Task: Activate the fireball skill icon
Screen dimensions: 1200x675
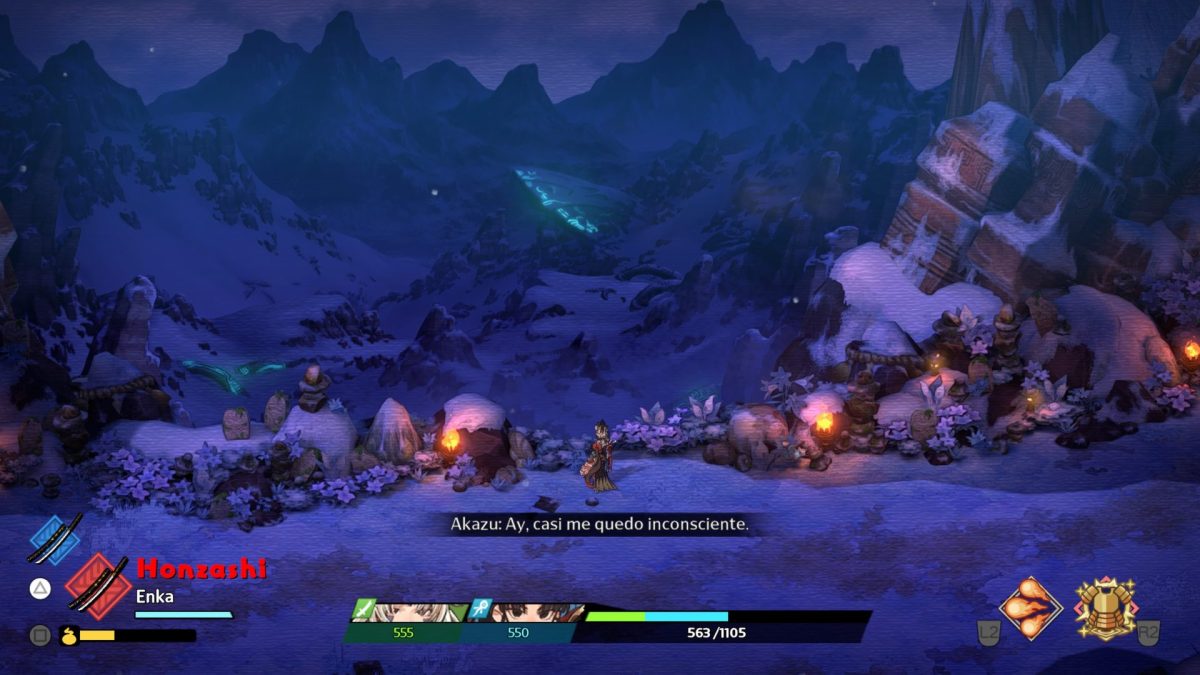Action: point(1030,607)
